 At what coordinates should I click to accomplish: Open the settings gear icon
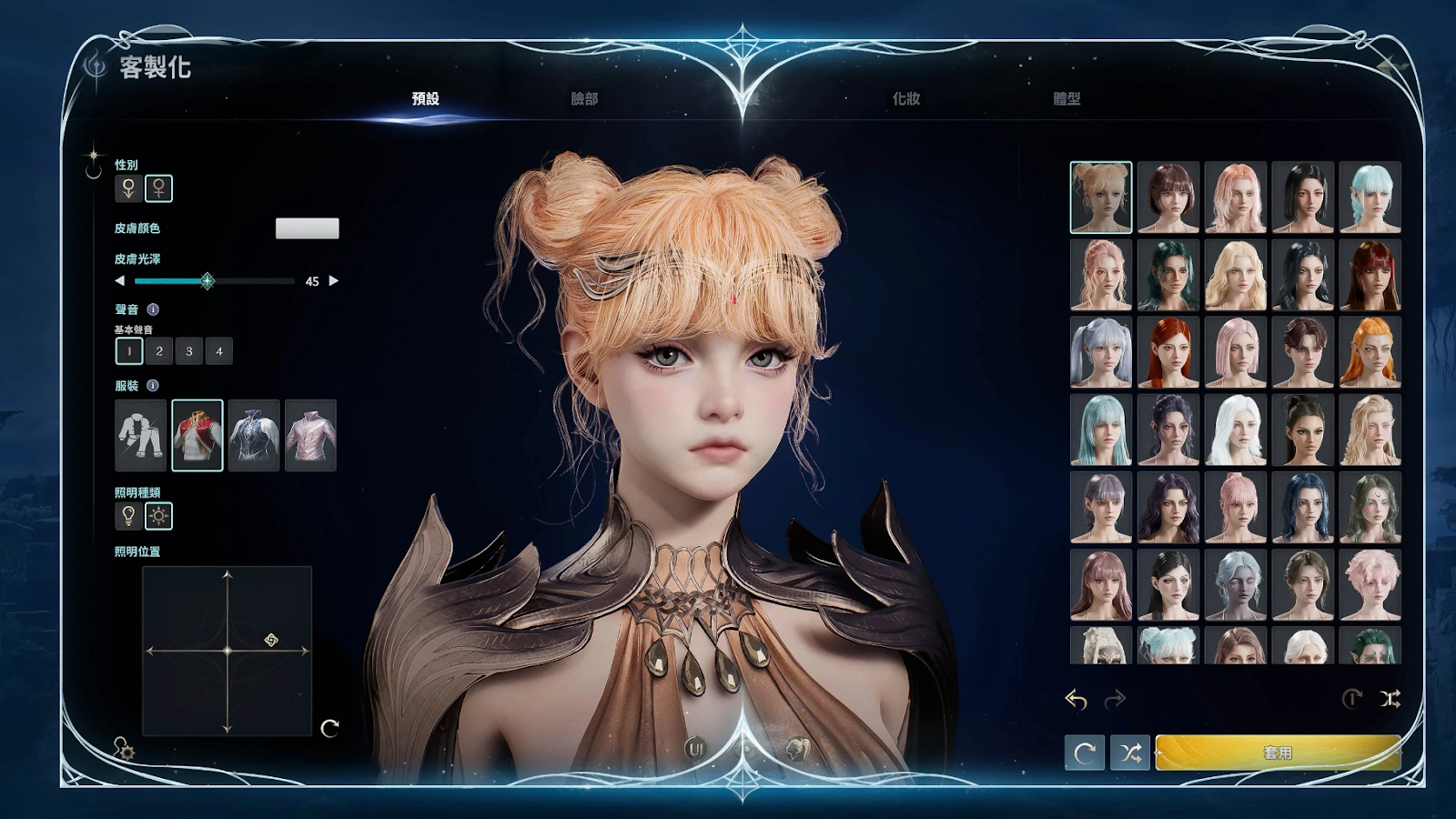click(x=124, y=750)
